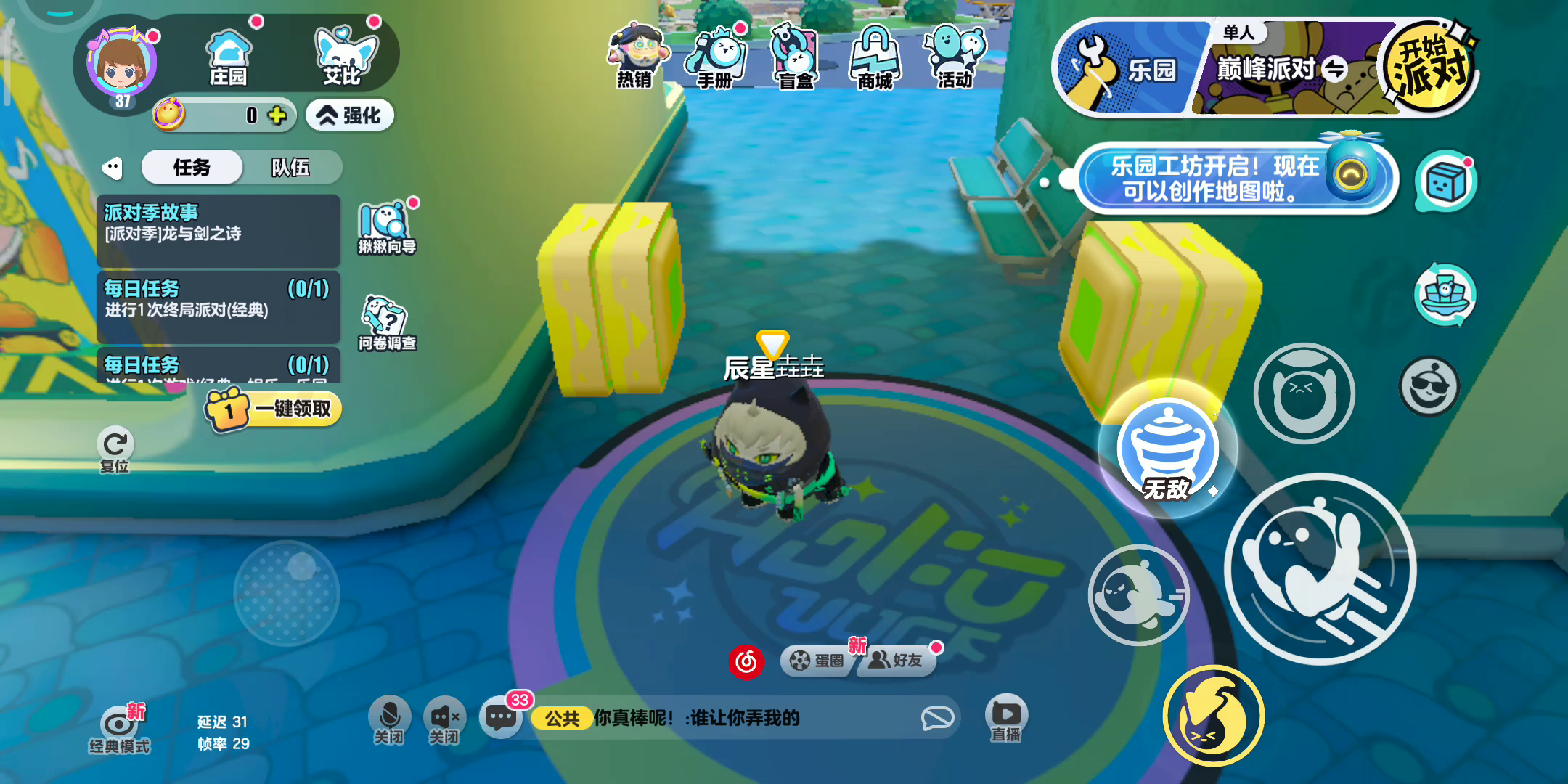Add coins with the green plus
Image resolution: width=1568 pixels, height=784 pixels.
277,115
